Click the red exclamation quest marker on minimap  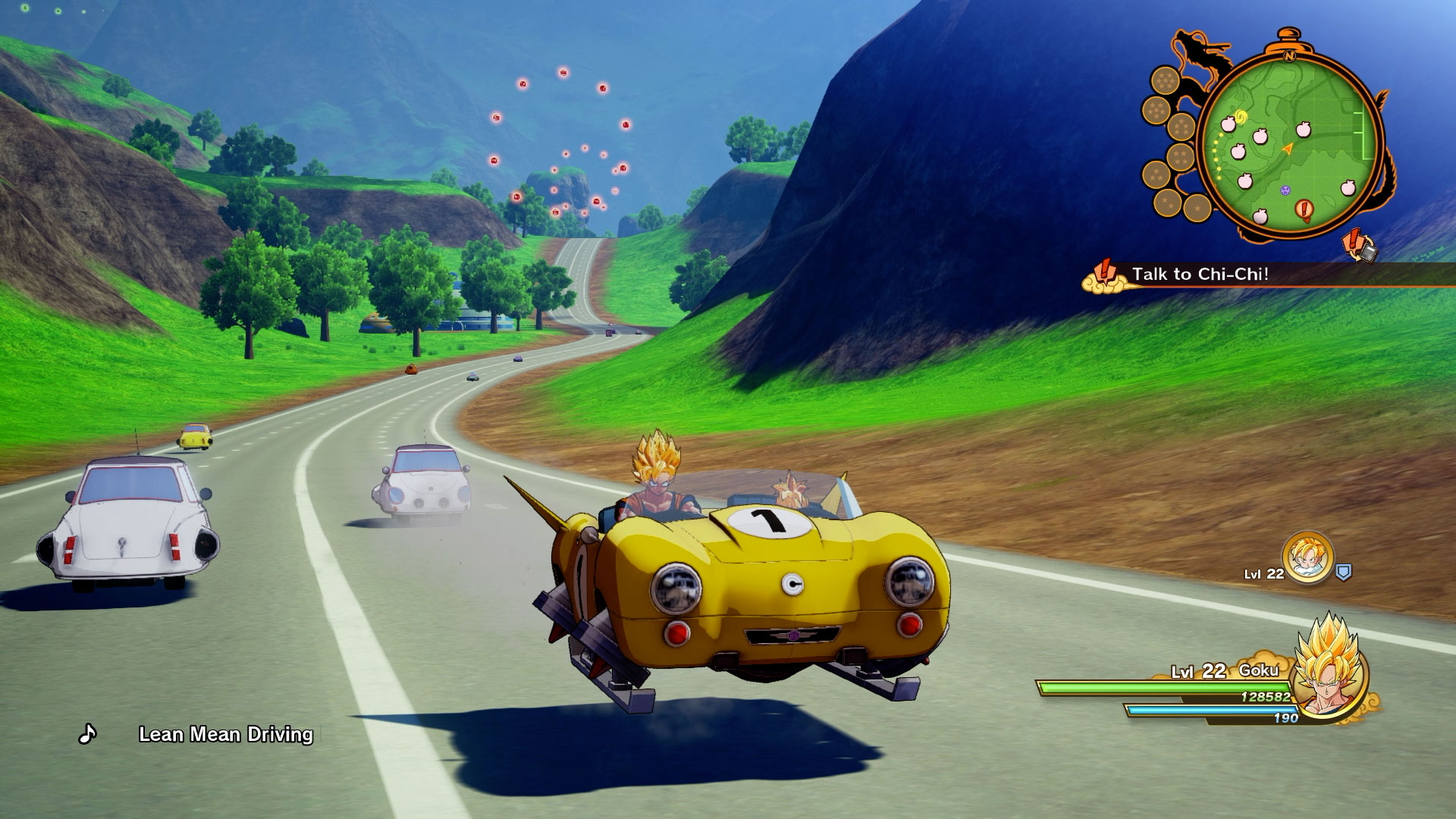[x=1304, y=209]
